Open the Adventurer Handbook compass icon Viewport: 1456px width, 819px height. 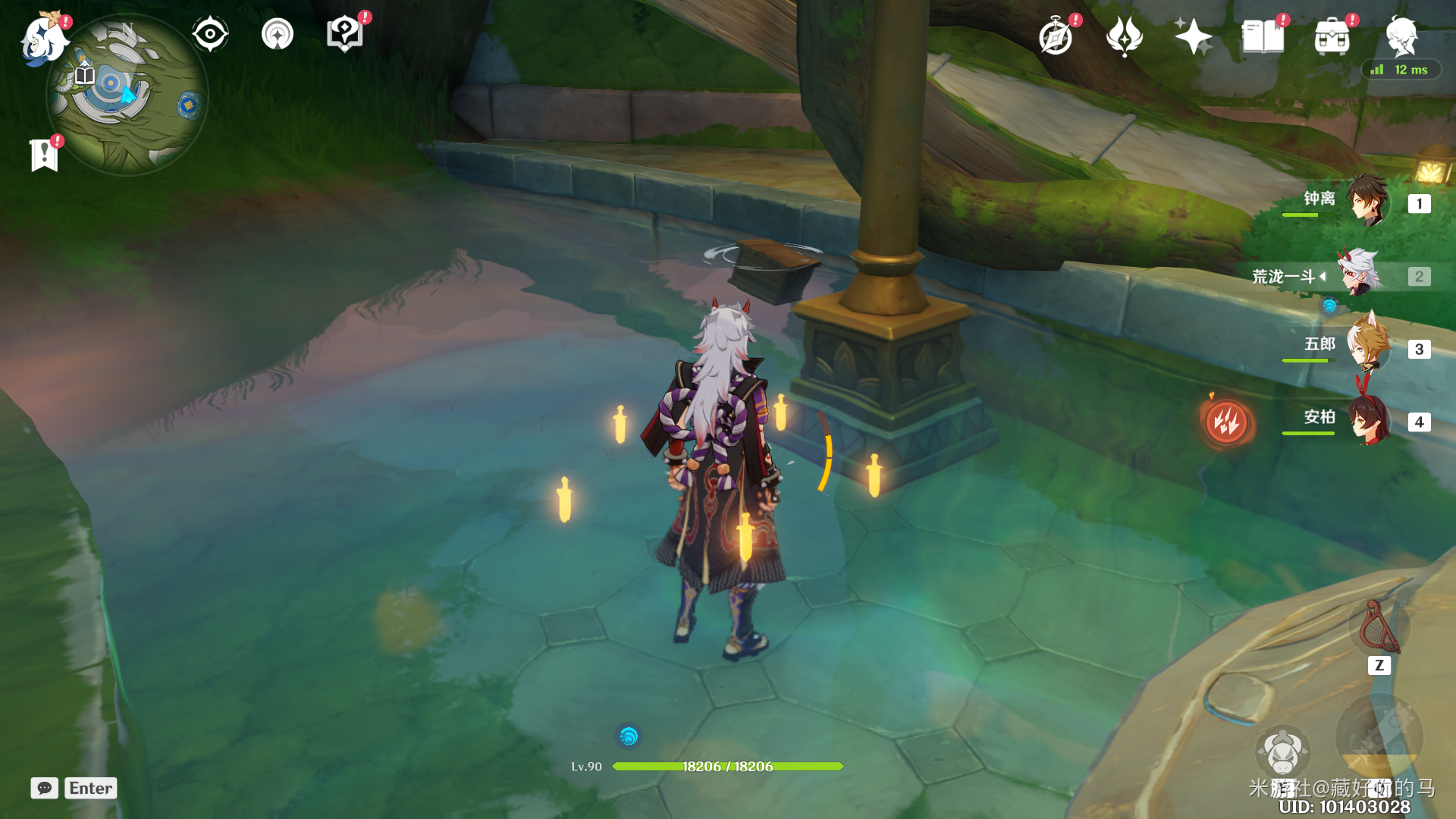(x=1056, y=37)
